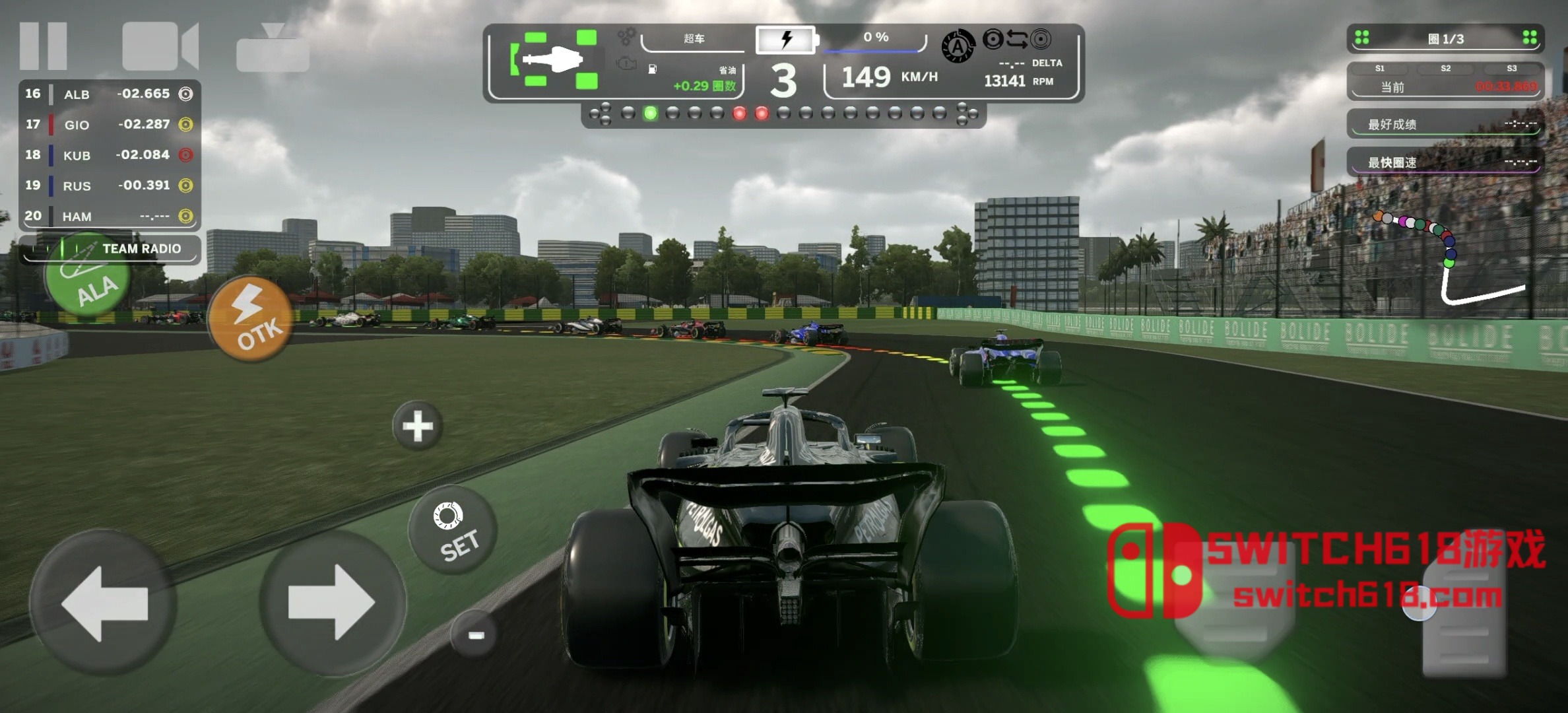Select the battery ERS mode indicator
This screenshot has width=1568, height=713.
[x=787, y=40]
